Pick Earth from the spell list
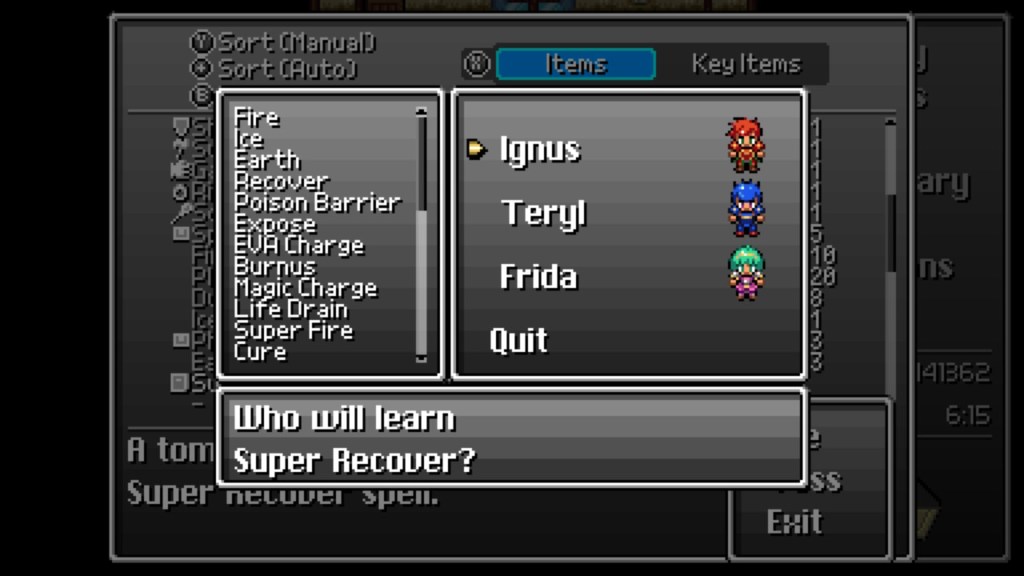The image size is (1024, 576). point(266,160)
